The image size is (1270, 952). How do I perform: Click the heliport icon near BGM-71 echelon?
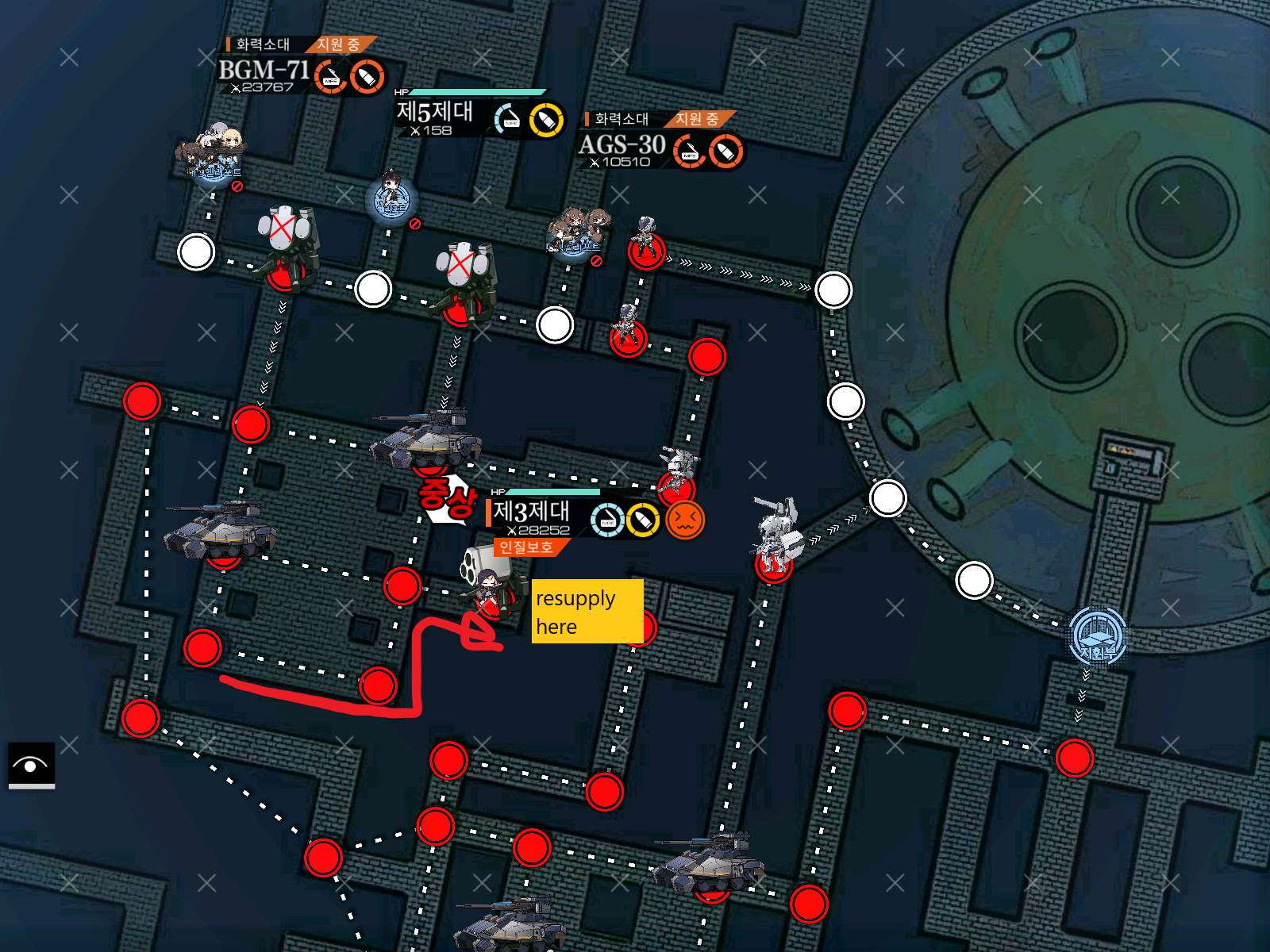[x=208, y=167]
